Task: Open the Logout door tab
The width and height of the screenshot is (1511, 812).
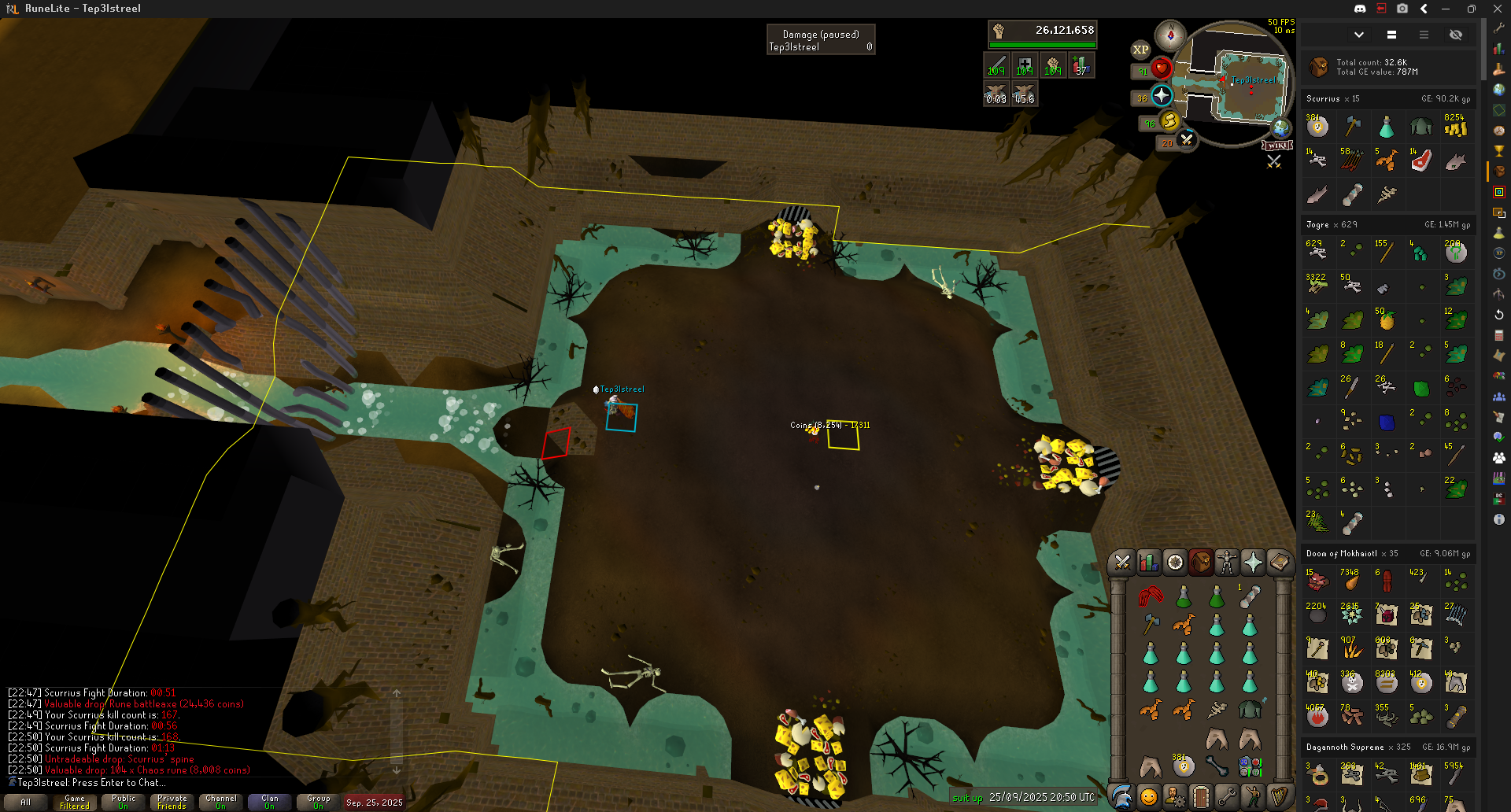Action: [1200, 796]
